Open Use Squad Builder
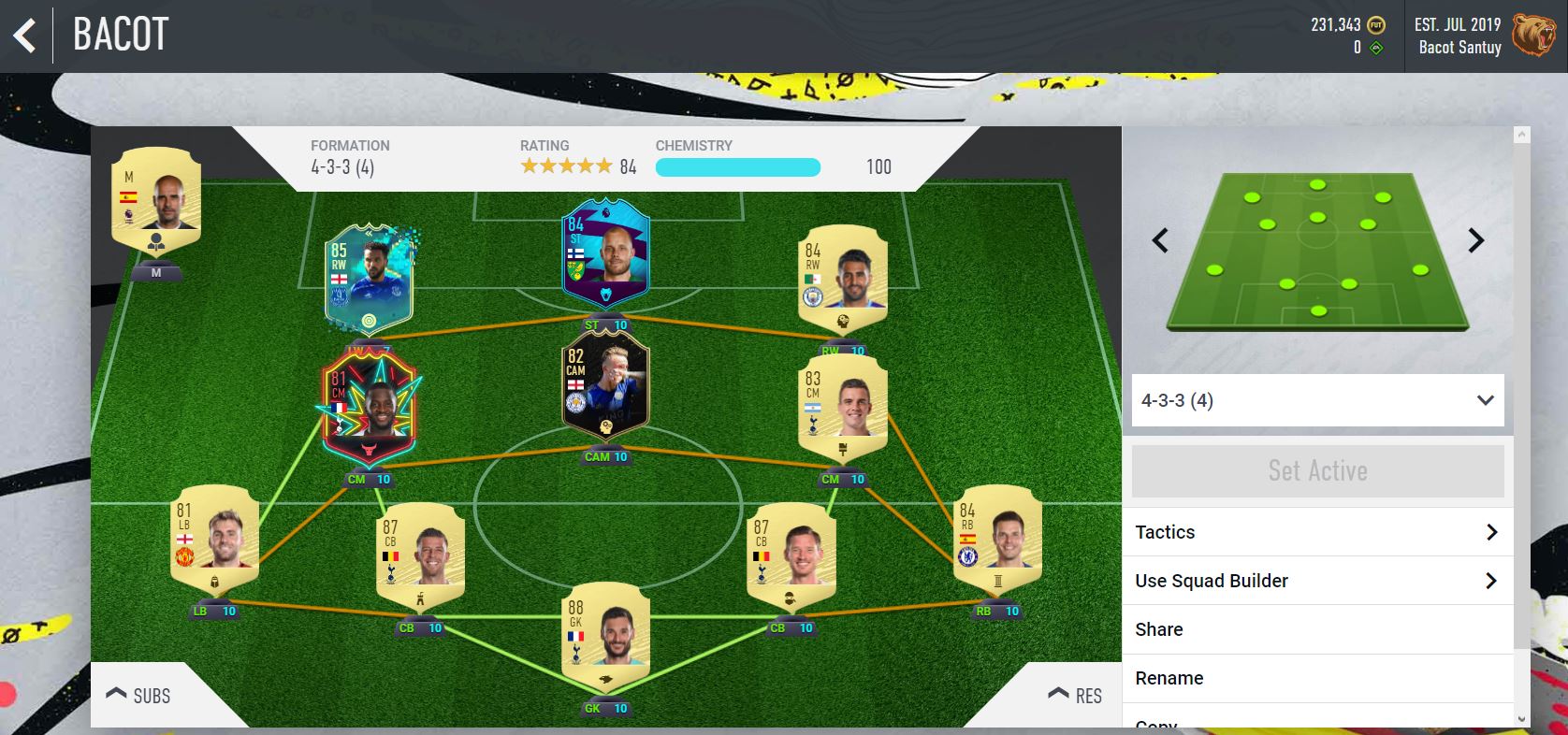Screen dimensions: 1568x735 coord(1316,581)
